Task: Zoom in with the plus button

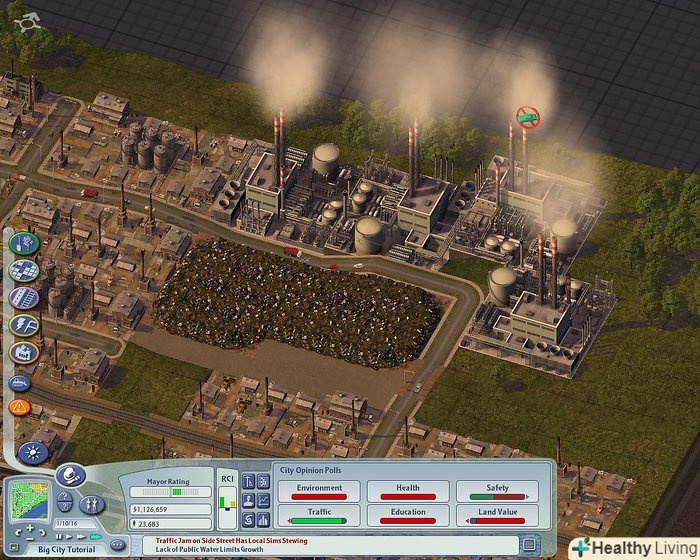Action: click(x=28, y=526)
